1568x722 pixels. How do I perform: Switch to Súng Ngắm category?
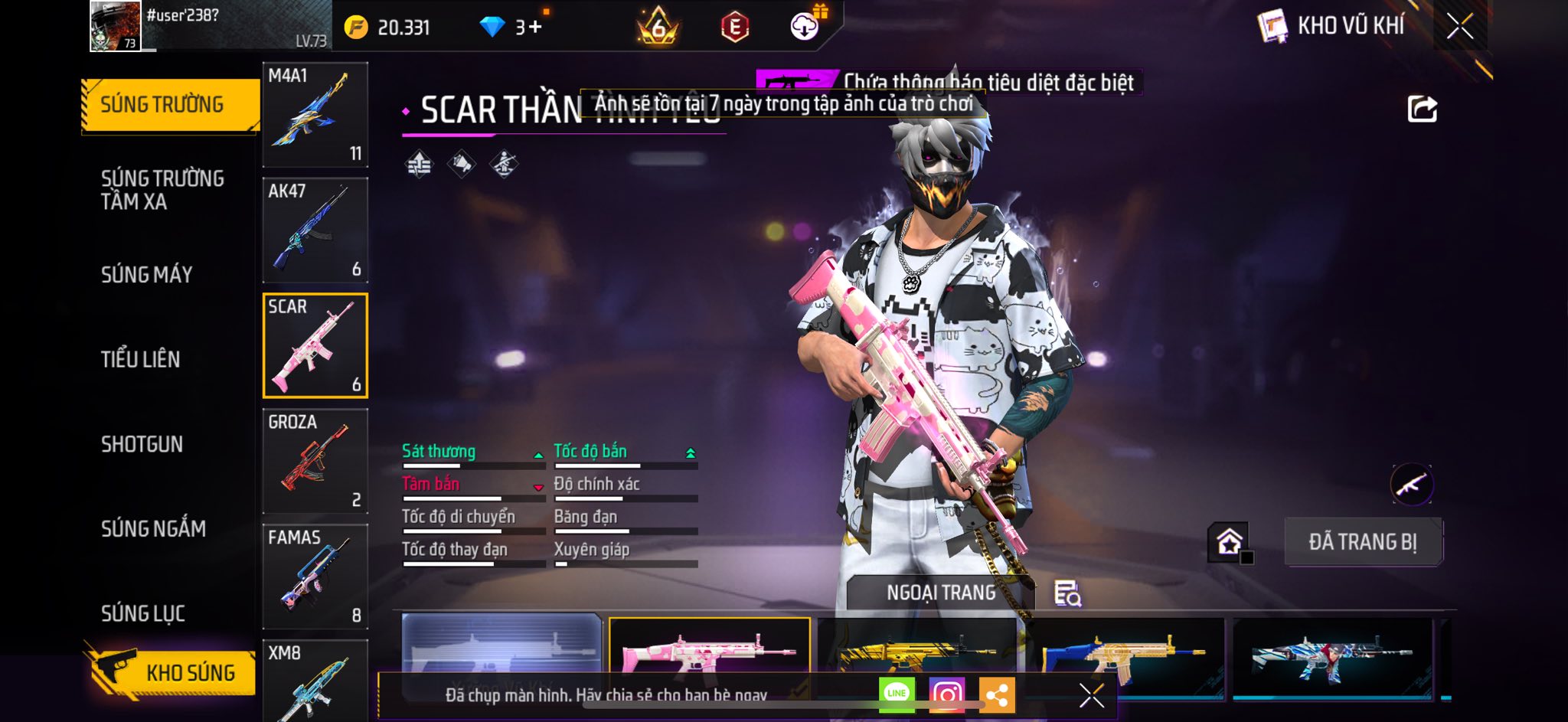[153, 529]
